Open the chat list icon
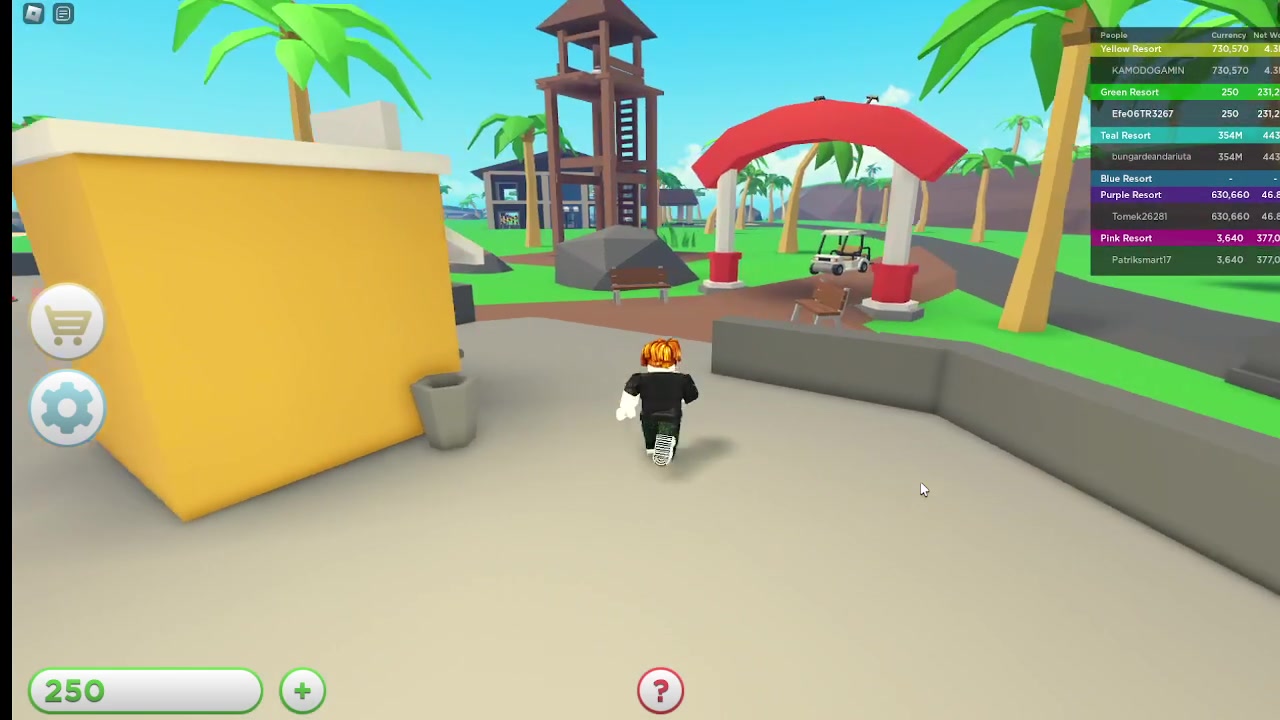1280x720 pixels. click(x=62, y=13)
